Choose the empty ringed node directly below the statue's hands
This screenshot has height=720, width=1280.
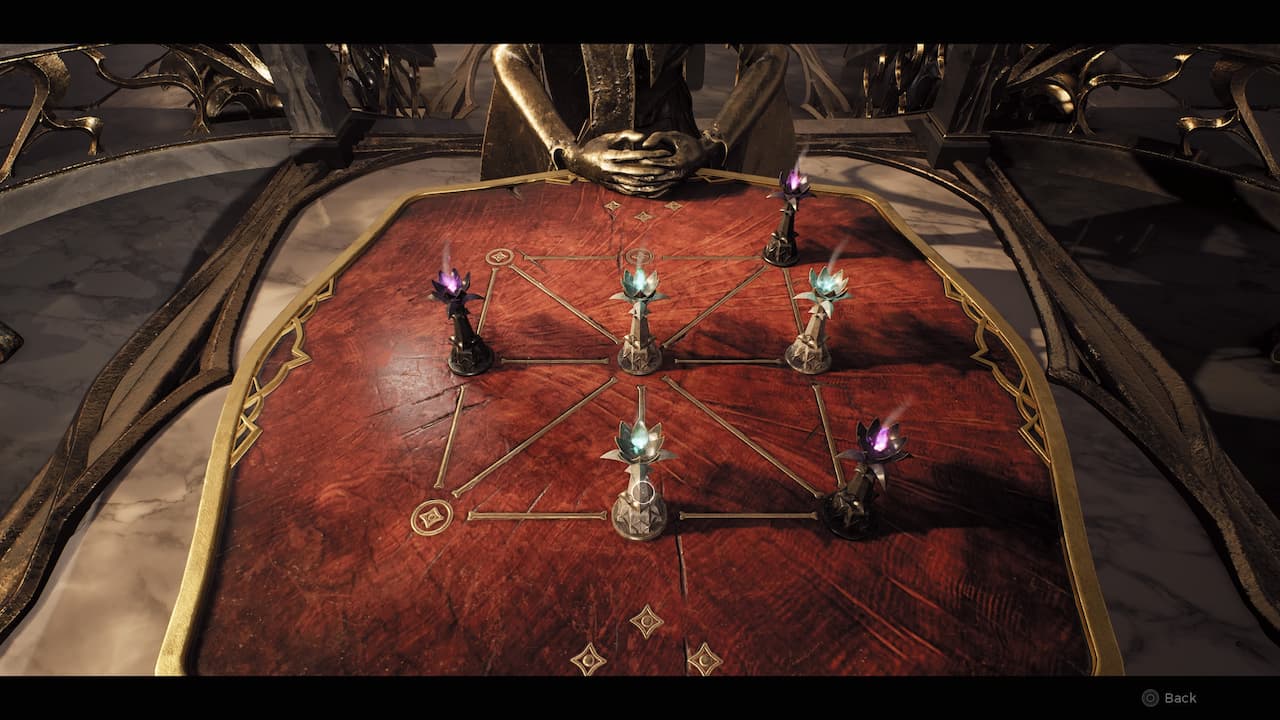coord(639,257)
